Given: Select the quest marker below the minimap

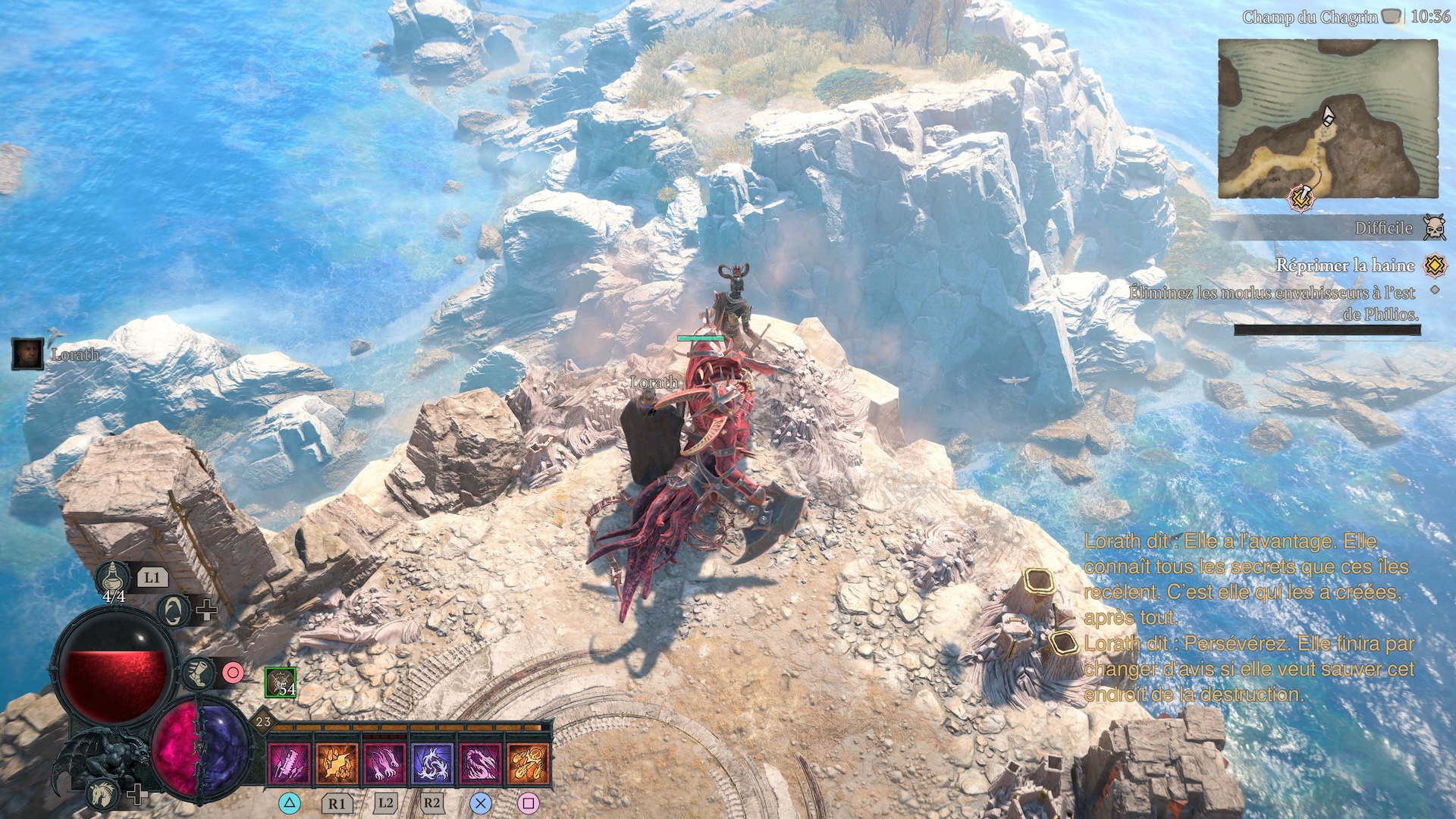Looking at the screenshot, I should [x=1301, y=199].
